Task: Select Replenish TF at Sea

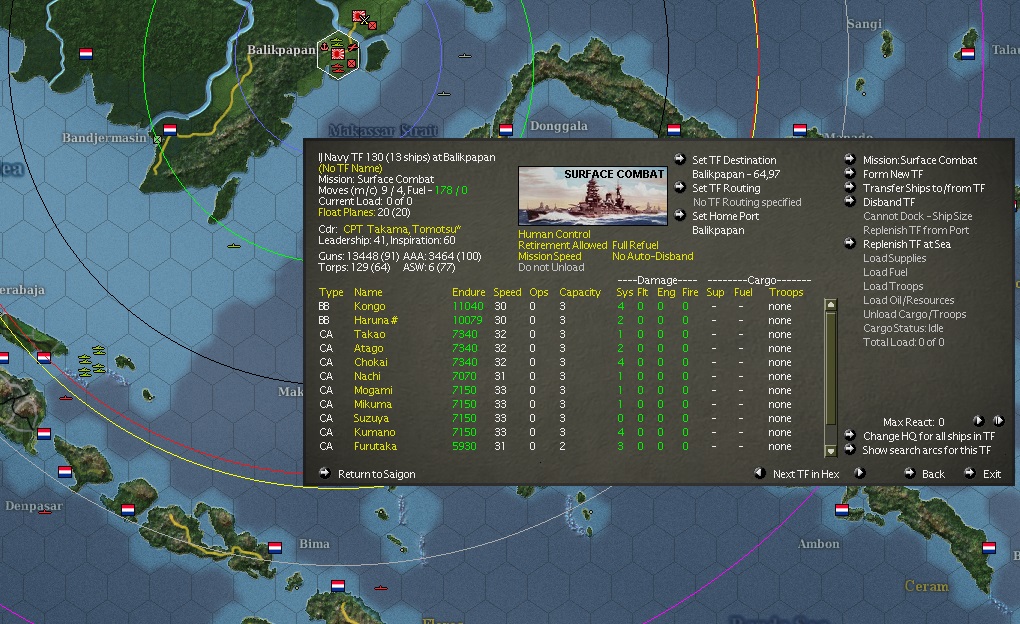Action: pos(906,244)
